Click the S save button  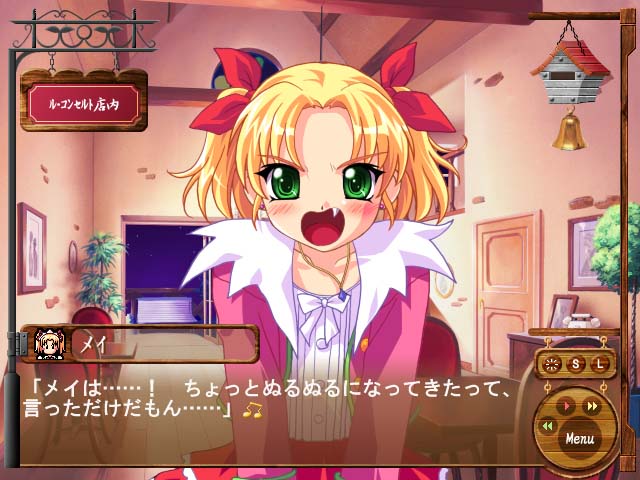577,364
